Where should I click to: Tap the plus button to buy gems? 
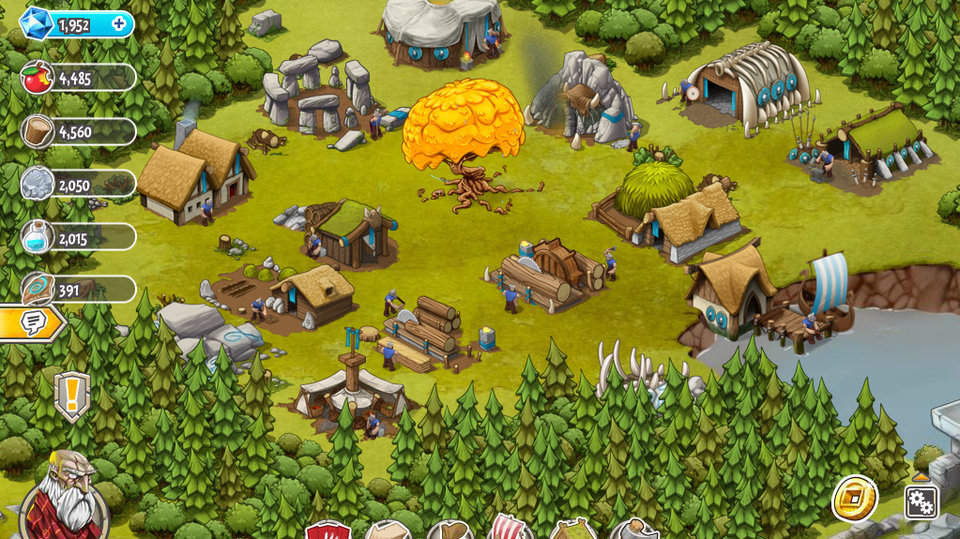pyautogui.click(x=121, y=23)
